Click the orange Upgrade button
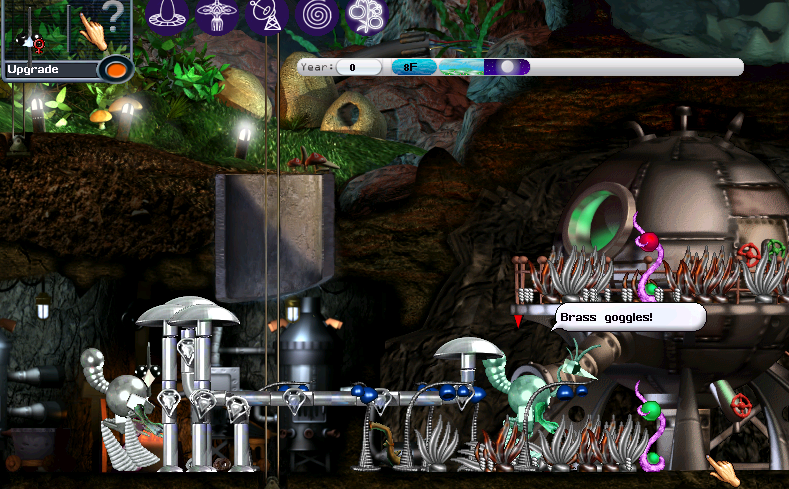The width and height of the screenshot is (789, 489). click(x=116, y=70)
